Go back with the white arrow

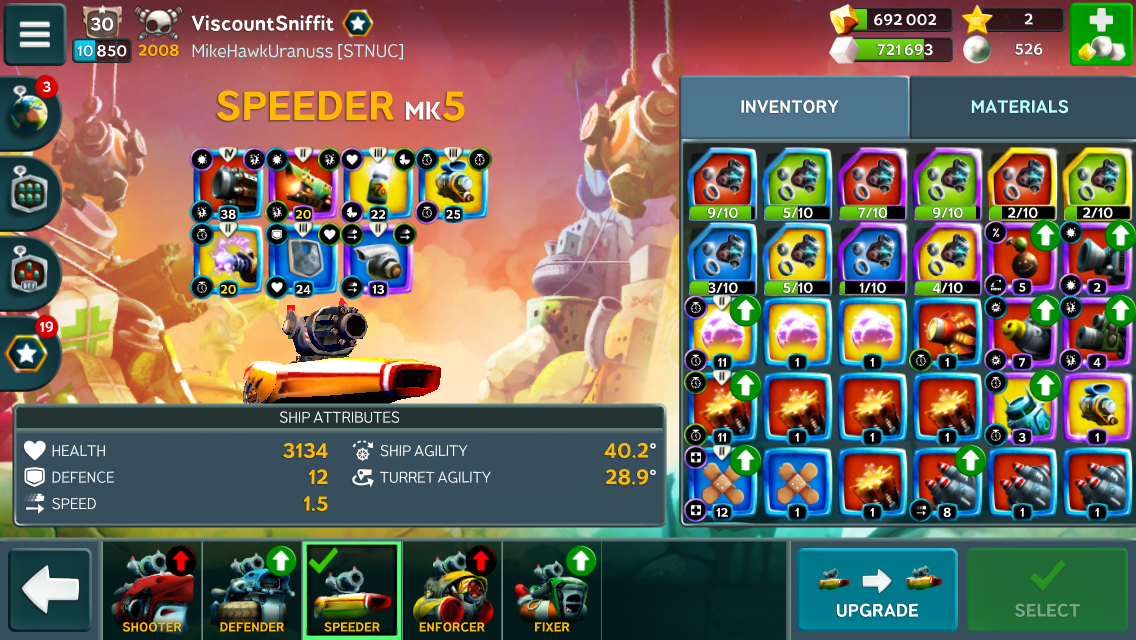(x=50, y=590)
